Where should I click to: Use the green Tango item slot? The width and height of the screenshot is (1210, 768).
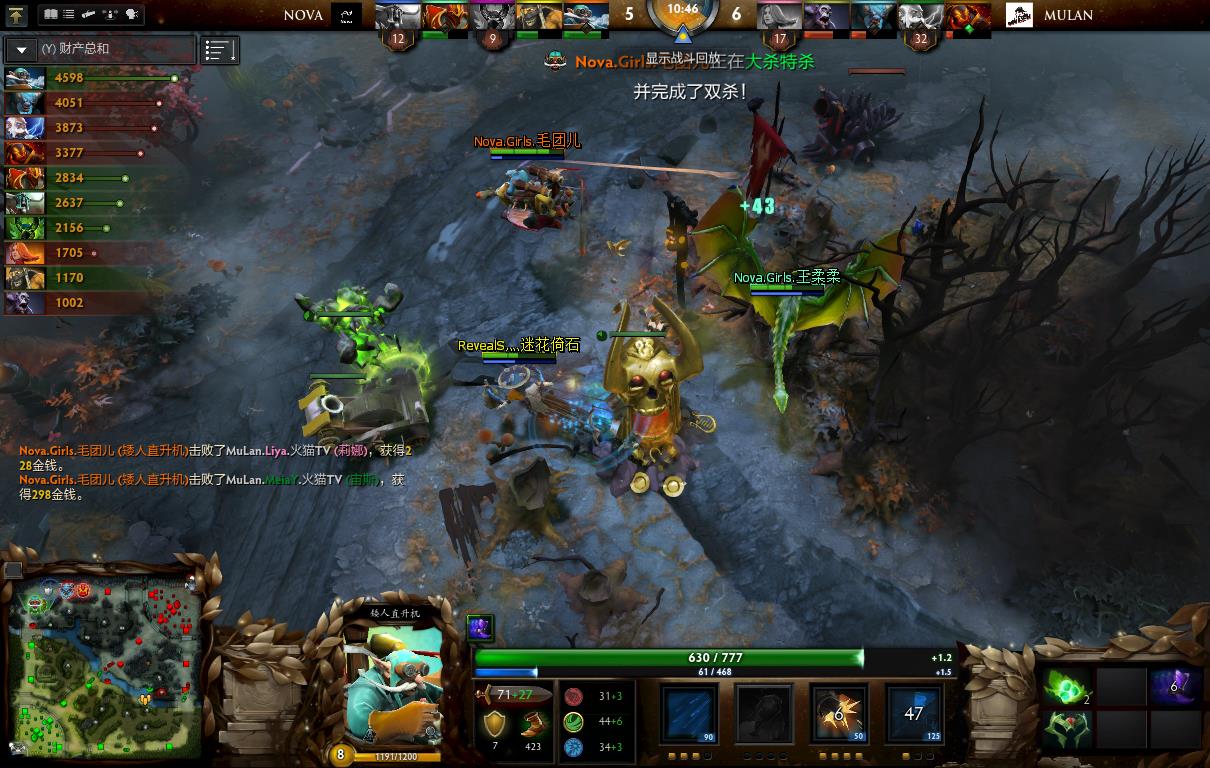click(x=1066, y=686)
